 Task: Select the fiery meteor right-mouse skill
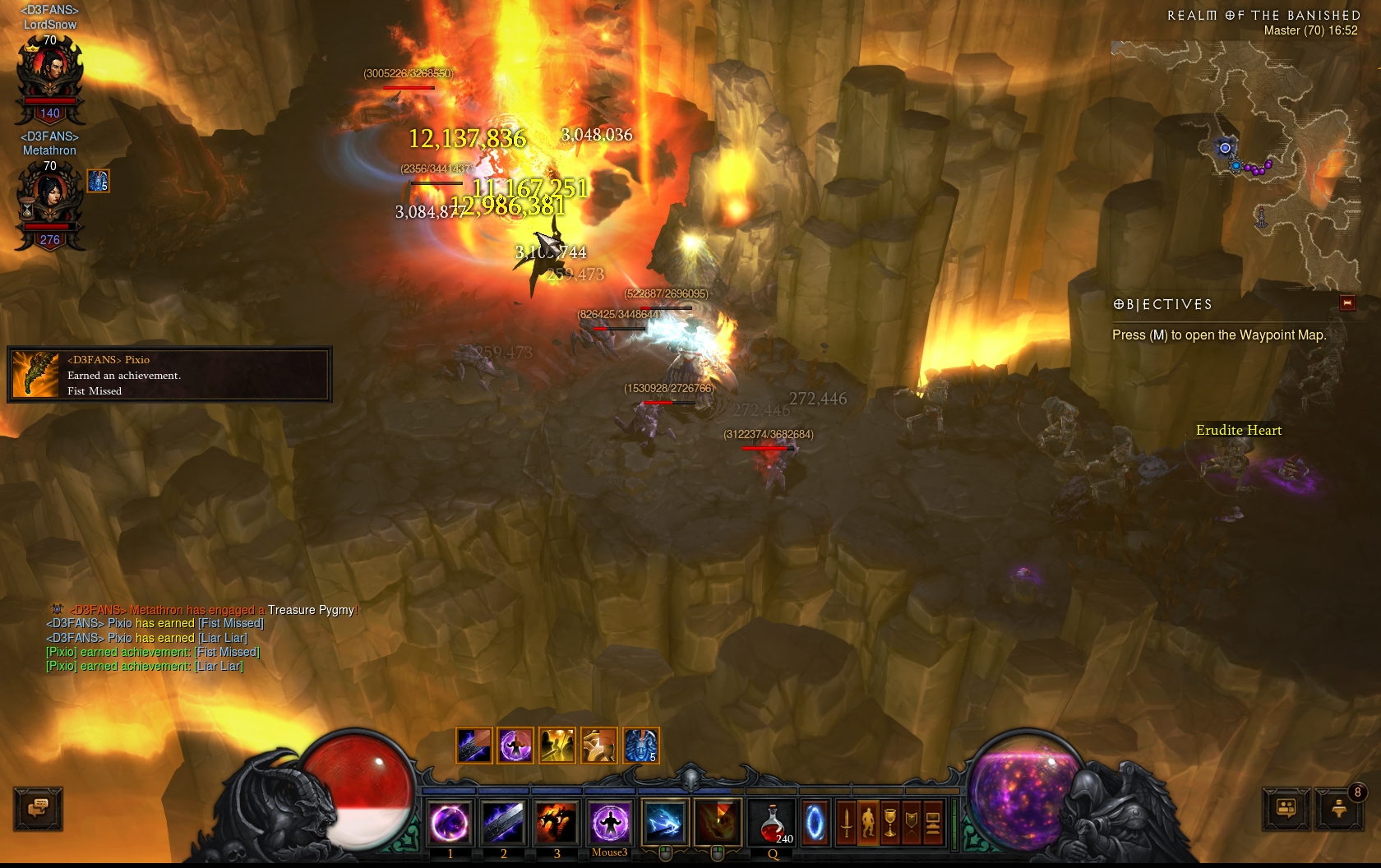tap(718, 822)
